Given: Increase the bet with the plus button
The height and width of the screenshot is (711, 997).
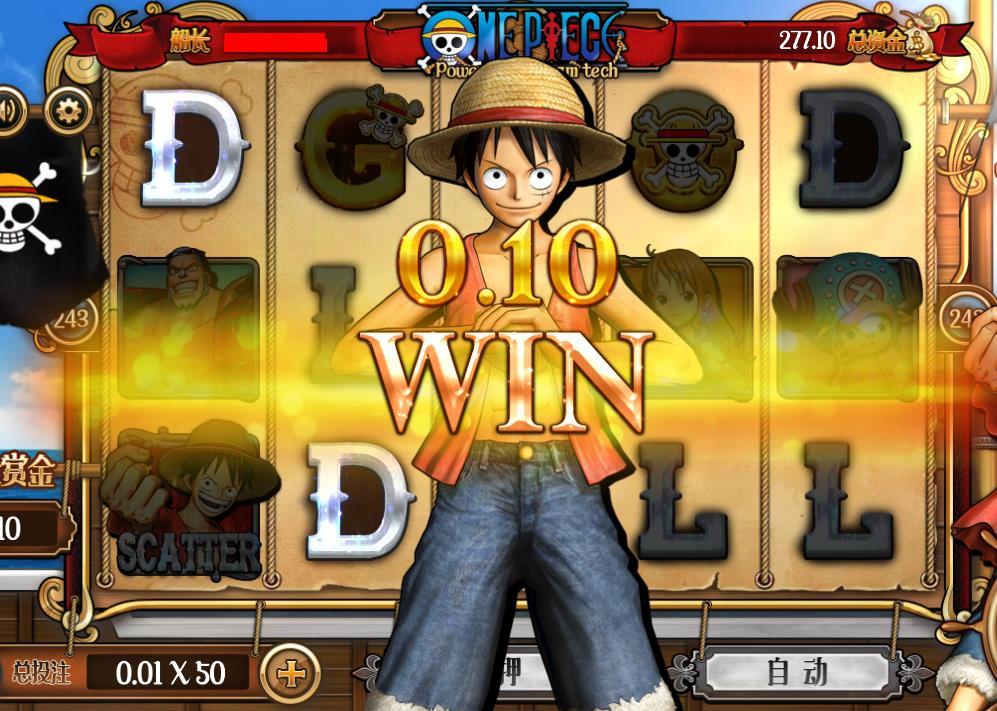Looking at the screenshot, I should click(290, 673).
